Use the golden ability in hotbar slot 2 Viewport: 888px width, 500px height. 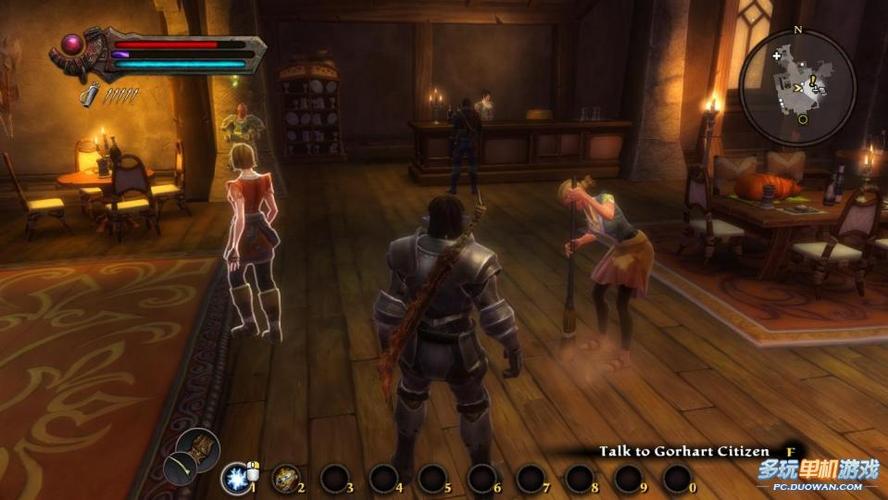(x=285, y=477)
